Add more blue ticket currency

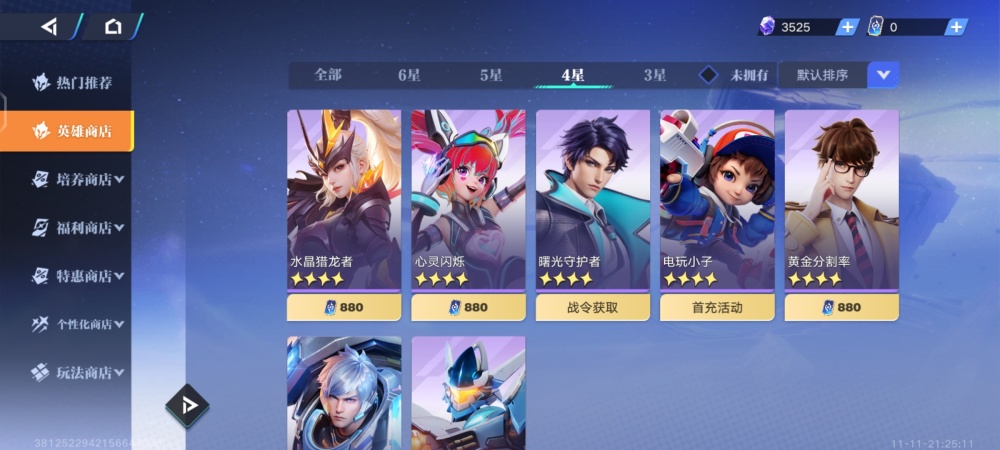tap(956, 27)
